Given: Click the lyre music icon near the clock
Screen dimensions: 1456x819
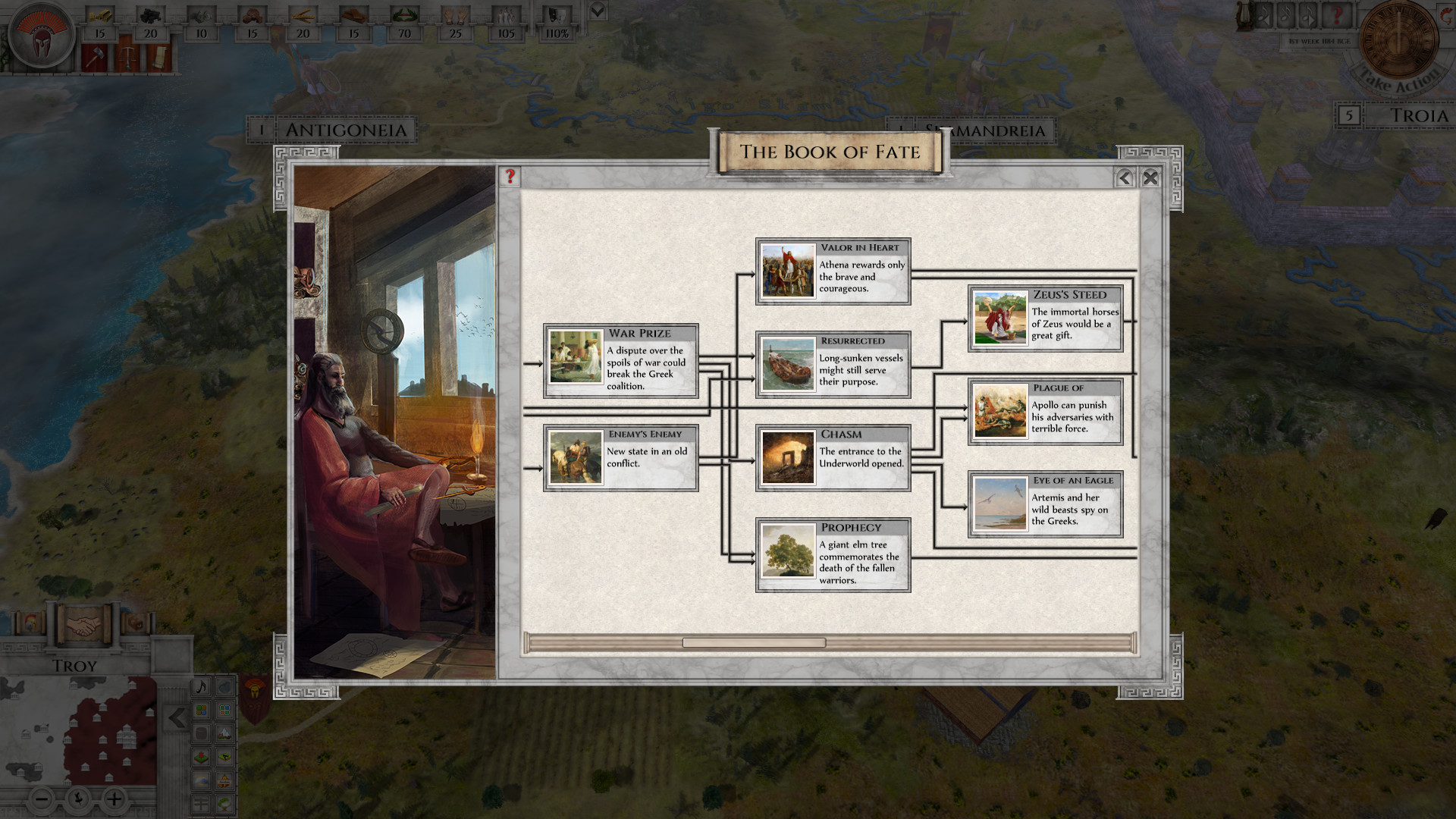Looking at the screenshot, I should pos(1244,17).
